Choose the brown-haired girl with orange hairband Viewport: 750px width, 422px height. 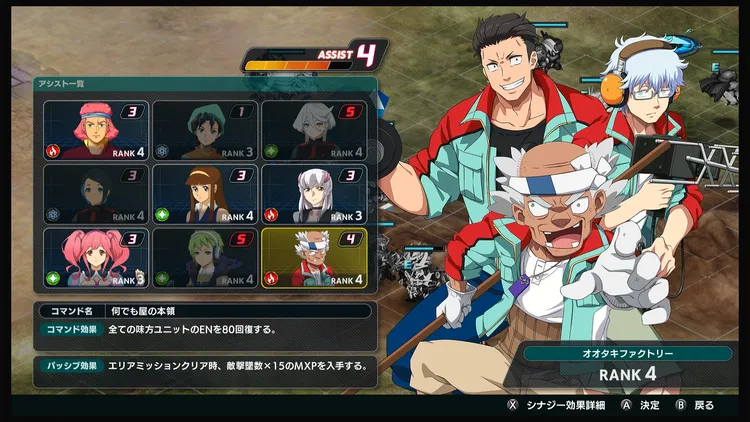click(x=205, y=194)
